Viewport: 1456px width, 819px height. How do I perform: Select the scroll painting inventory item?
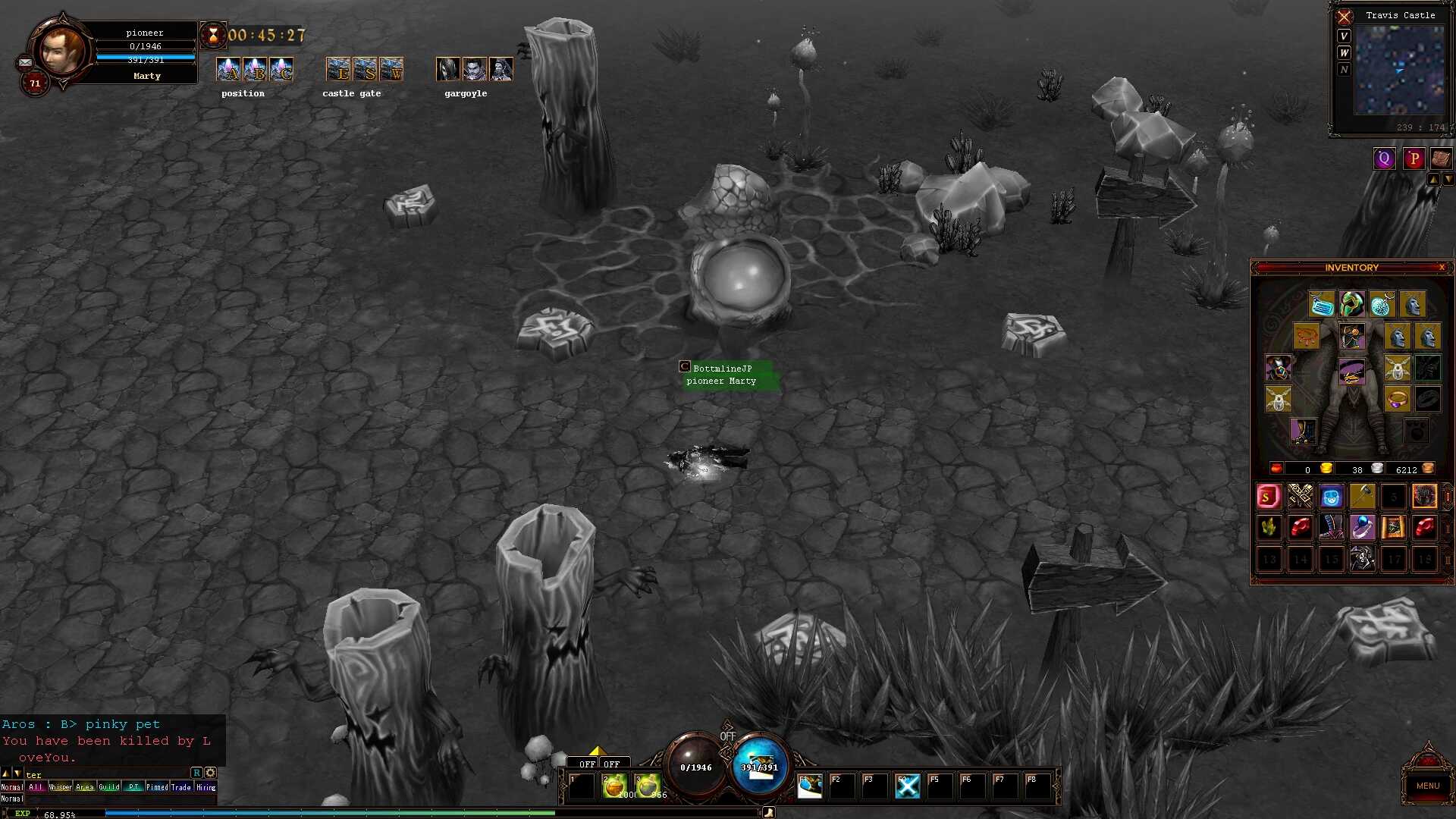1393,528
